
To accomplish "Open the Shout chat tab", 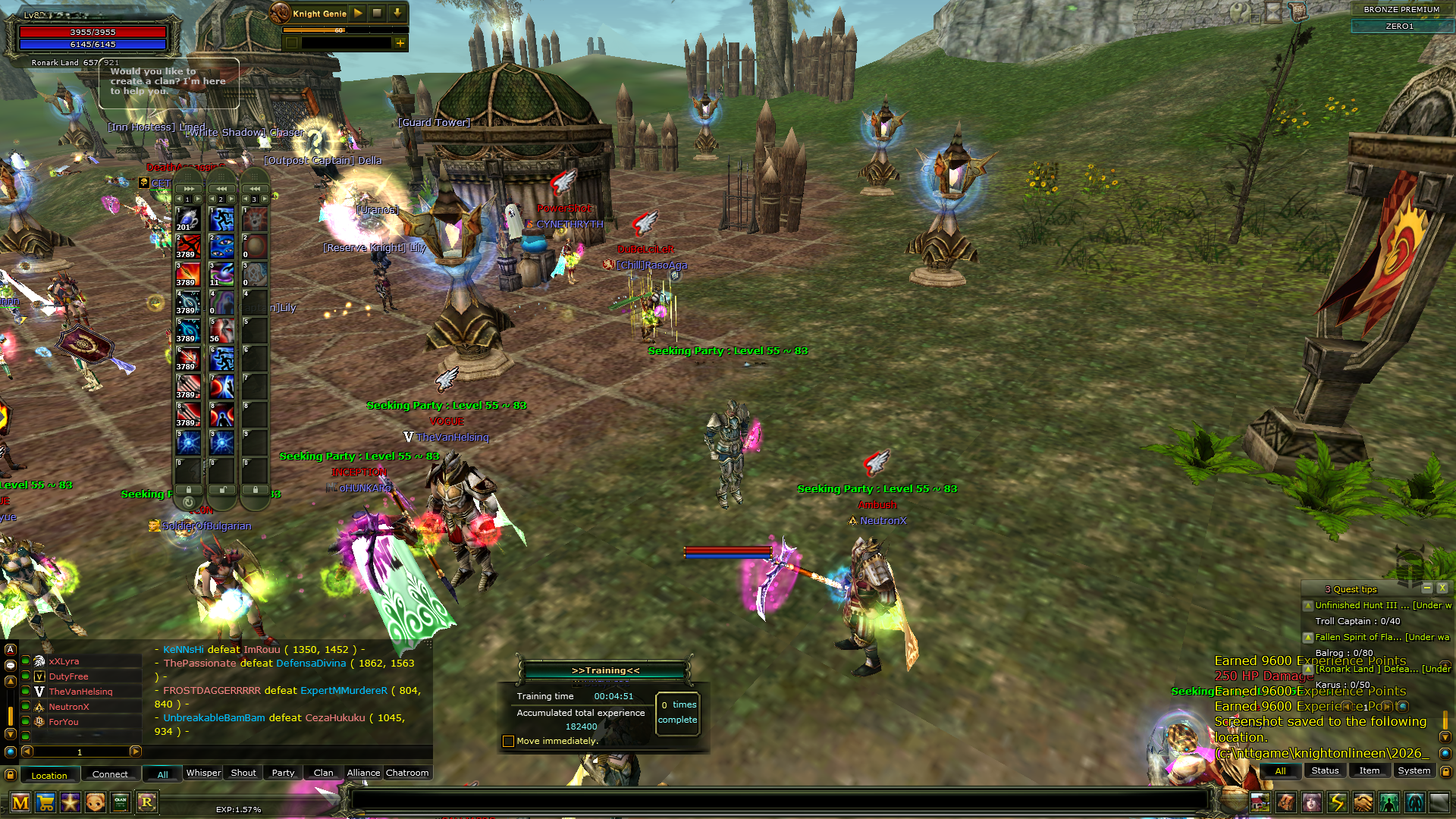I will [243, 773].
